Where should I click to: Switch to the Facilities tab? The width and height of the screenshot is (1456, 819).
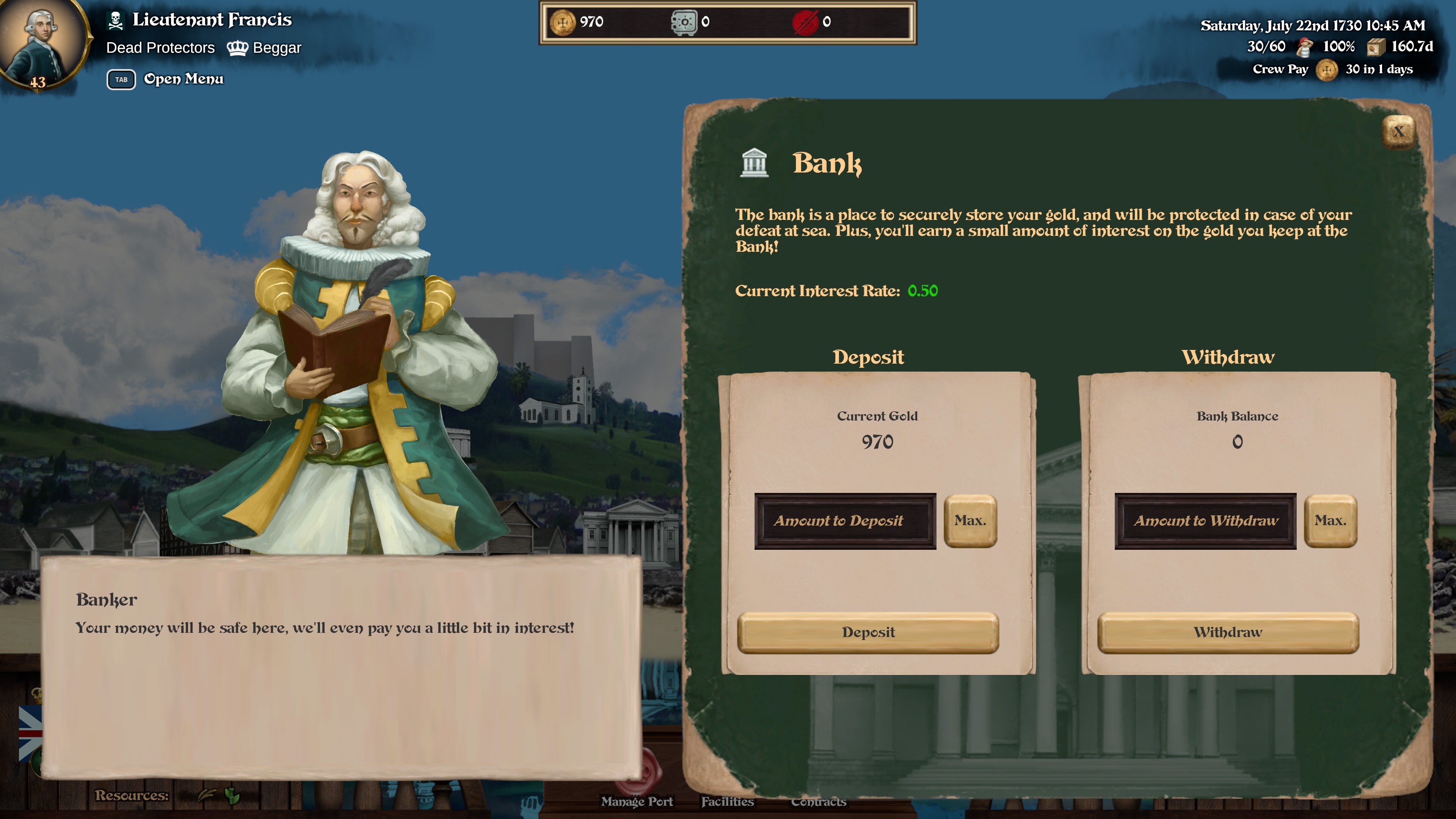728,802
